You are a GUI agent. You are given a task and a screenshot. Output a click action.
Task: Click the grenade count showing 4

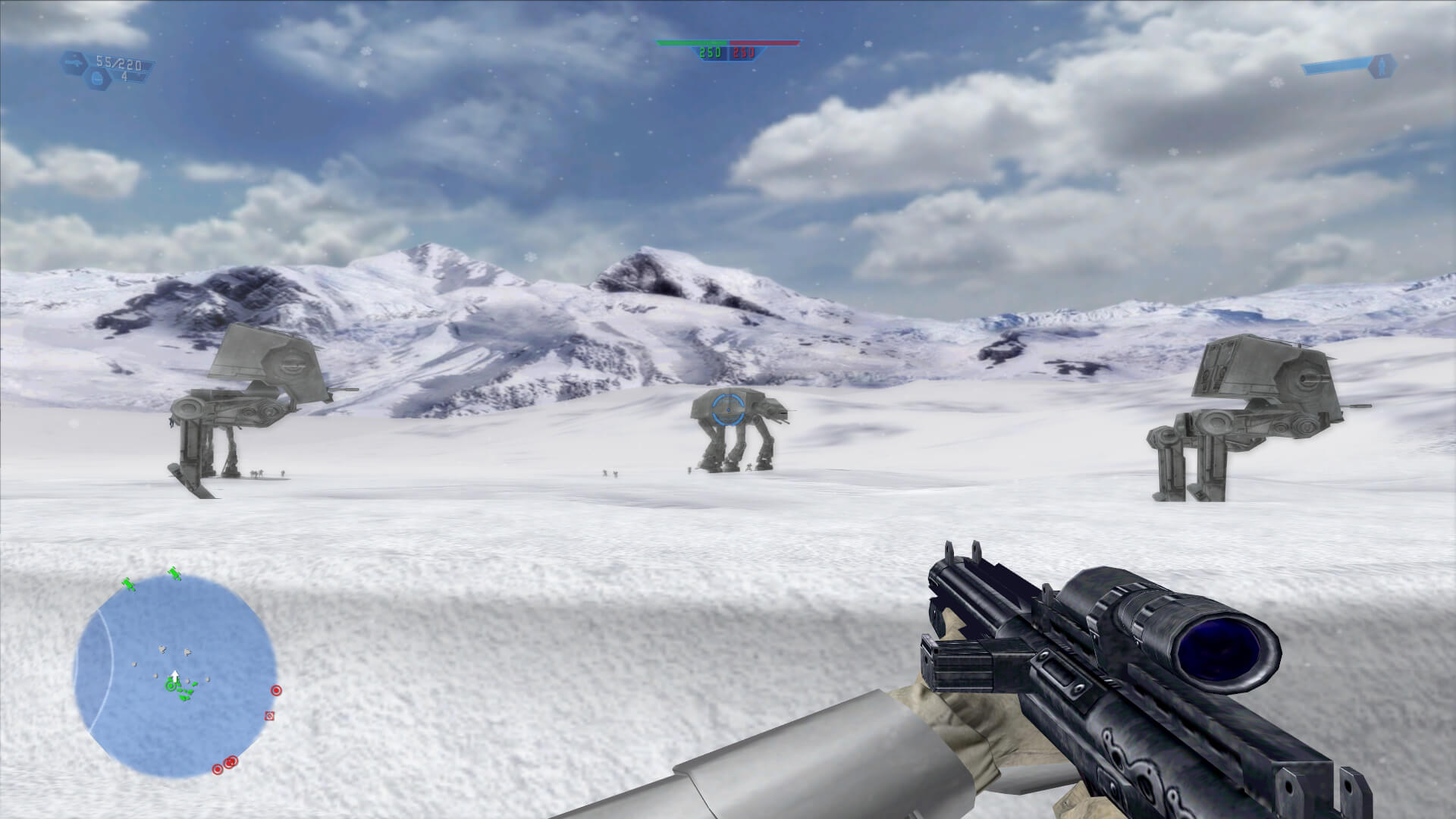(x=124, y=77)
